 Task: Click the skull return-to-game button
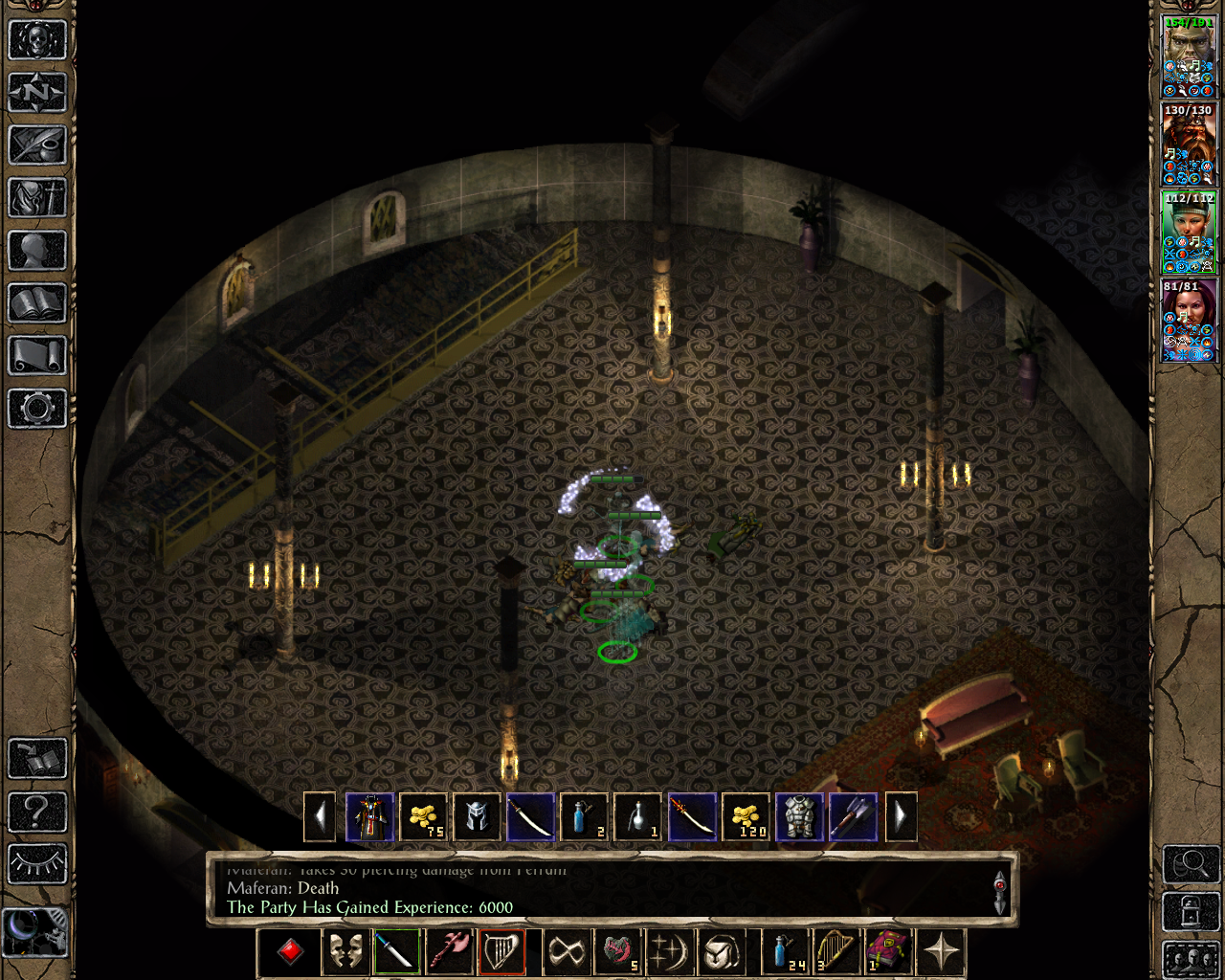click(x=37, y=40)
